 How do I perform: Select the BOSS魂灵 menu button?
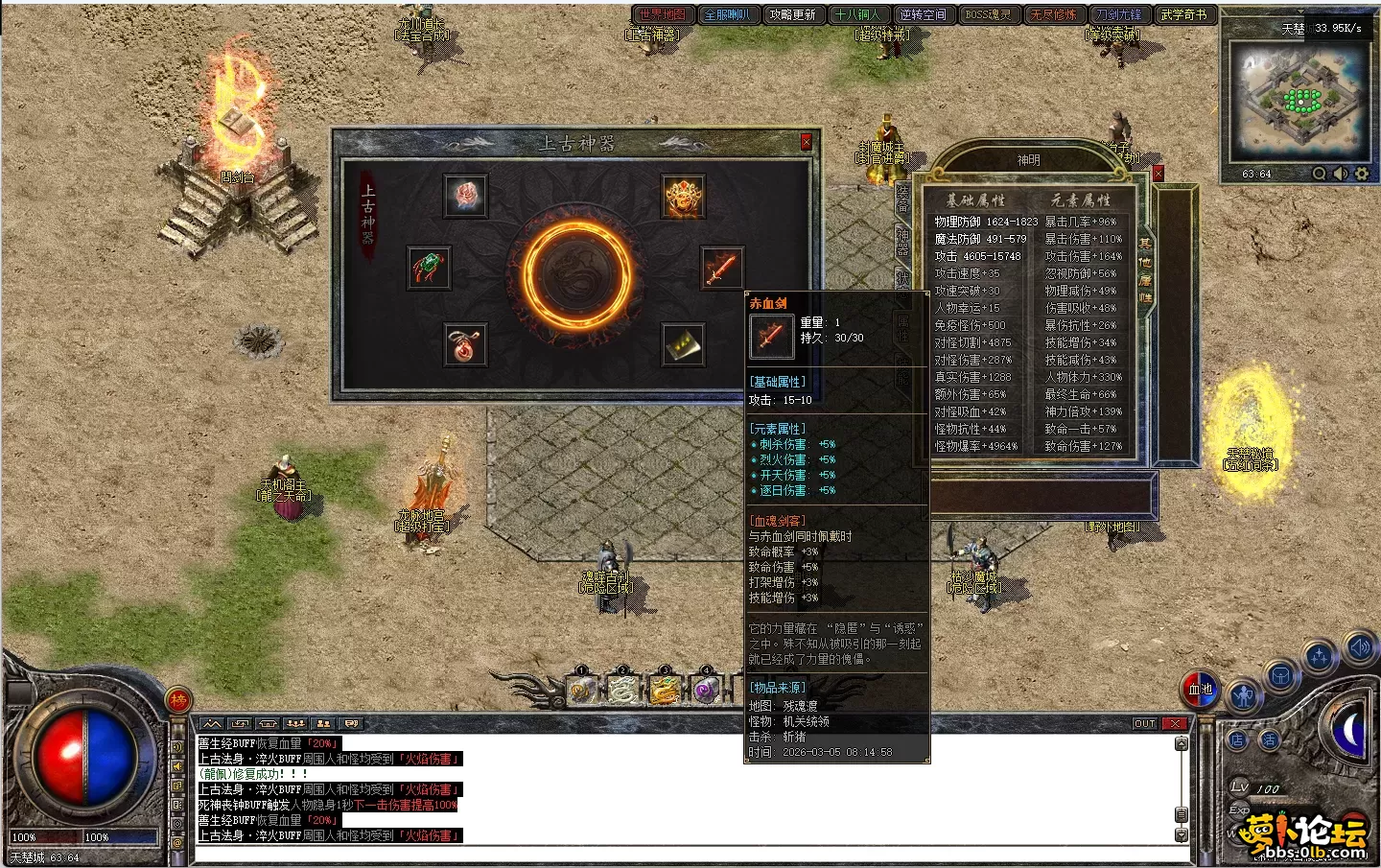click(988, 14)
